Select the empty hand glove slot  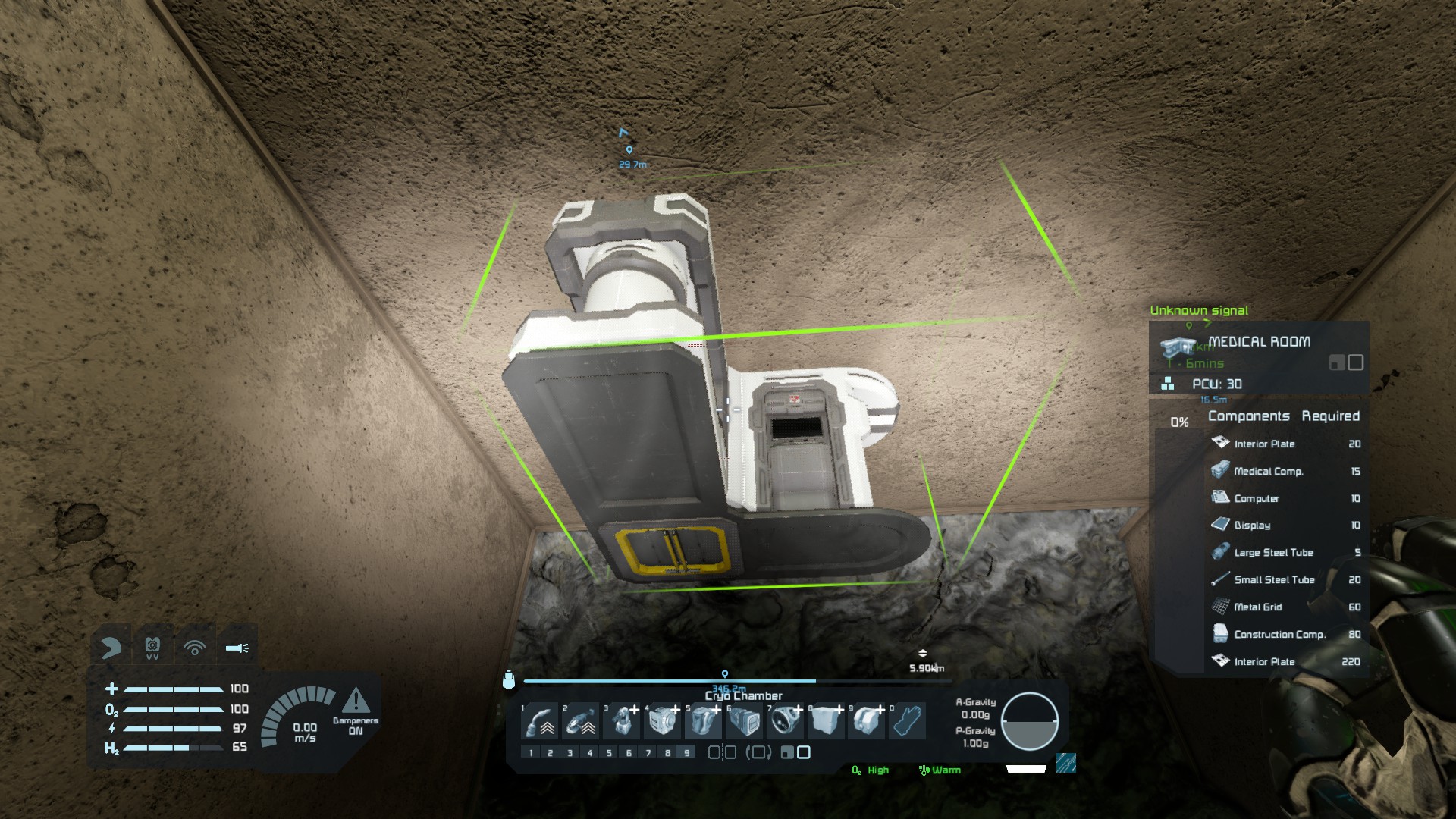click(908, 721)
